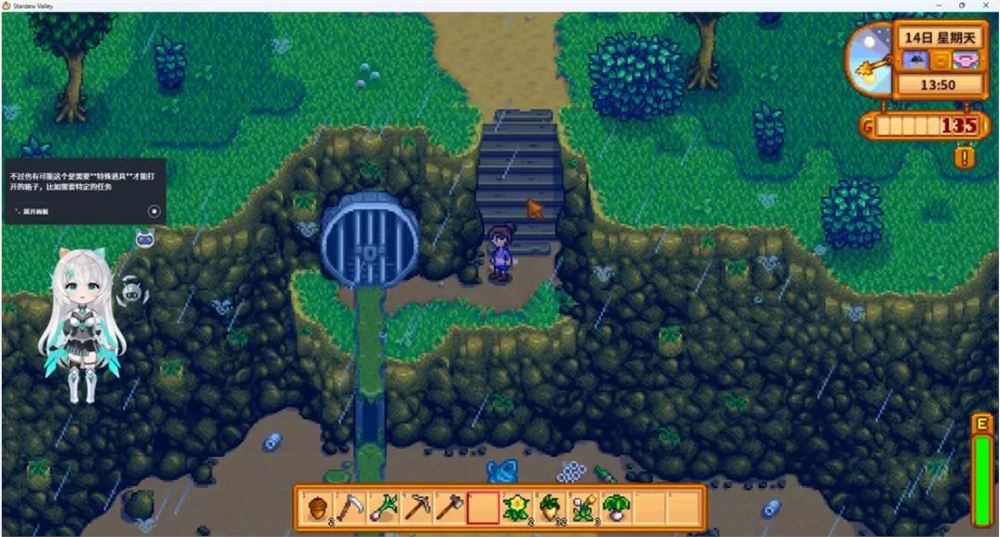Viewport: 1000px width, 537px height.
Task: Select the white turnip-like vegetable slot
Action: [x=616, y=507]
